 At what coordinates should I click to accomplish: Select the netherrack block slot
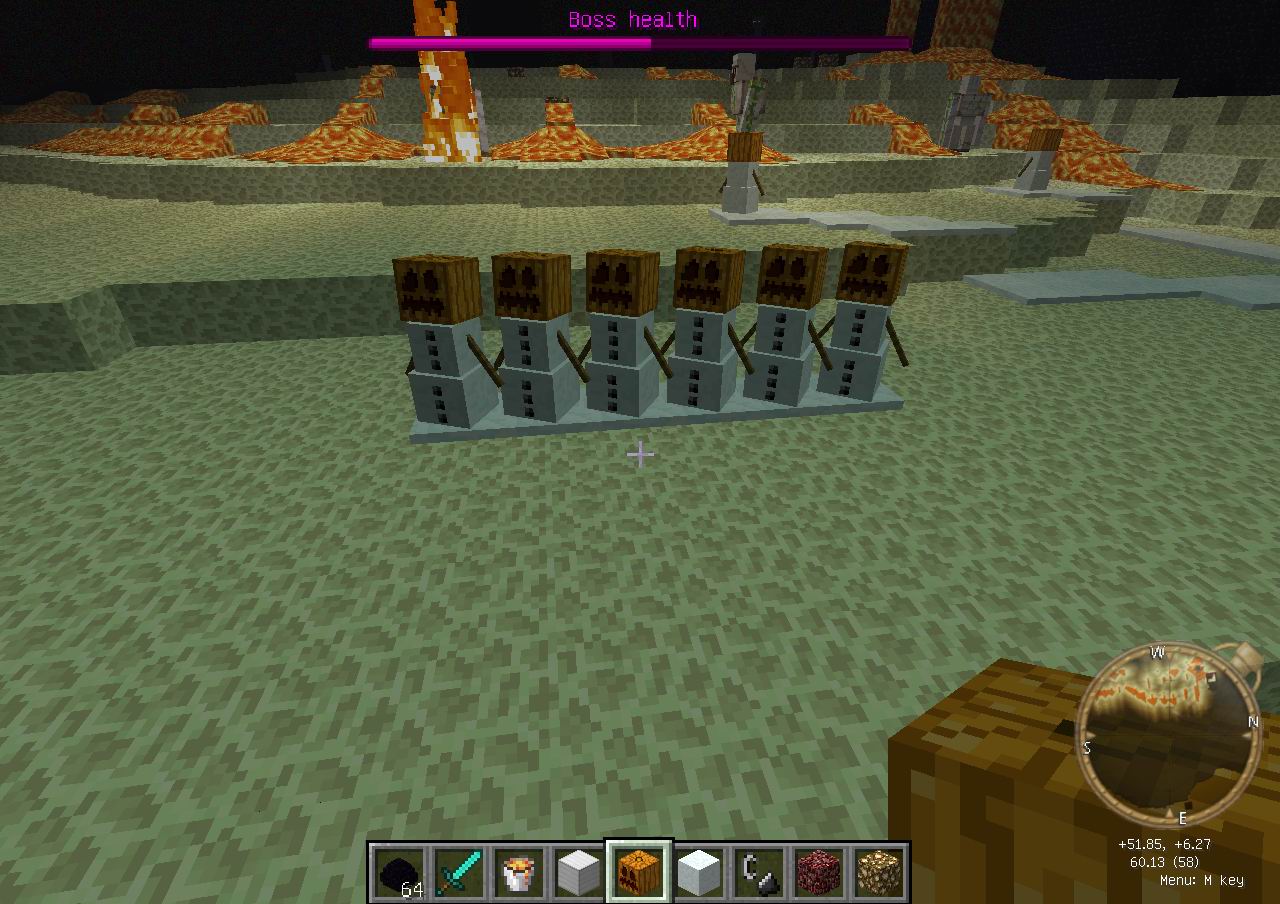820,872
